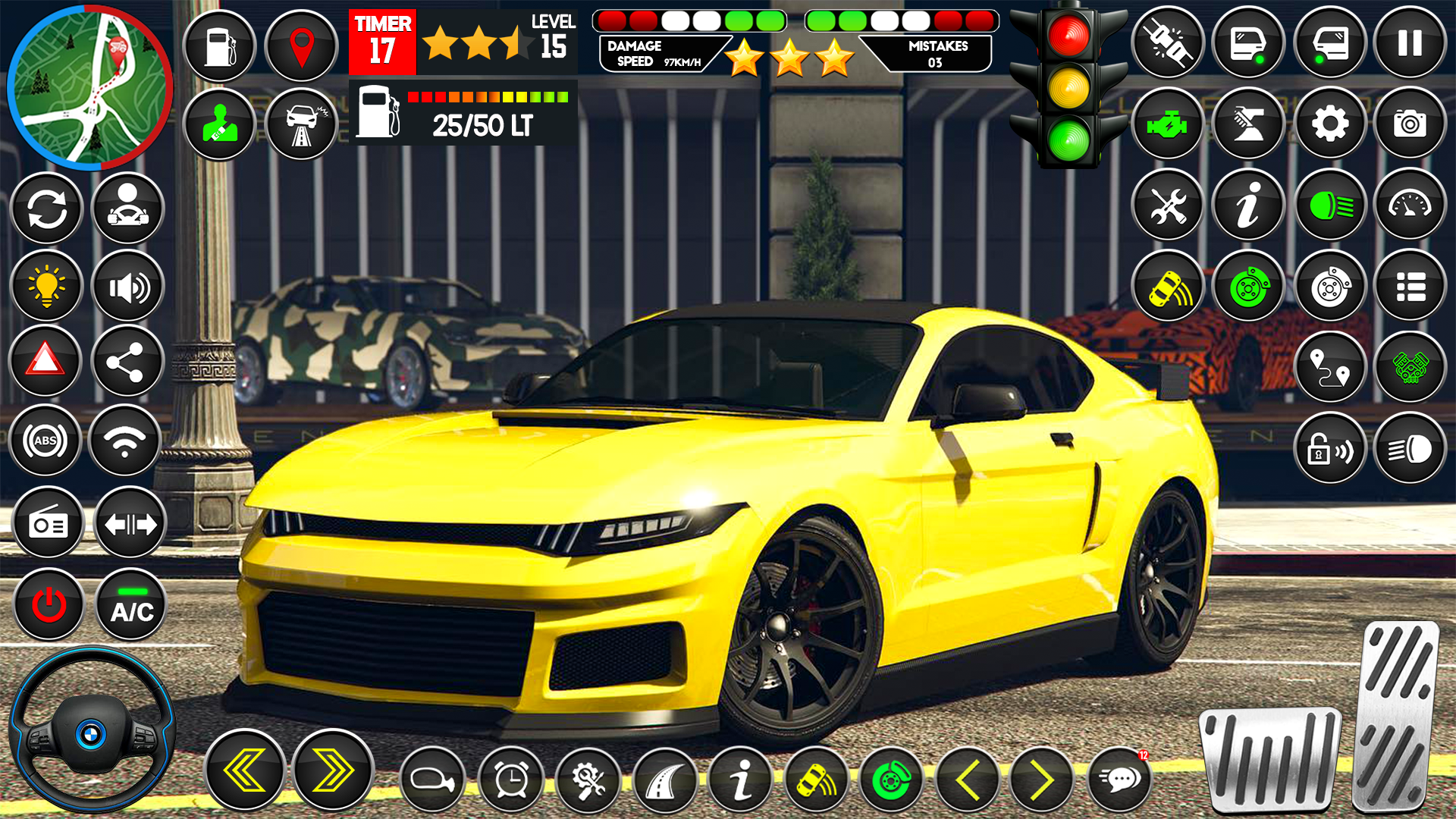The width and height of the screenshot is (1456, 819).
Task: Toggle the A/C on or off
Action: click(x=130, y=606)
